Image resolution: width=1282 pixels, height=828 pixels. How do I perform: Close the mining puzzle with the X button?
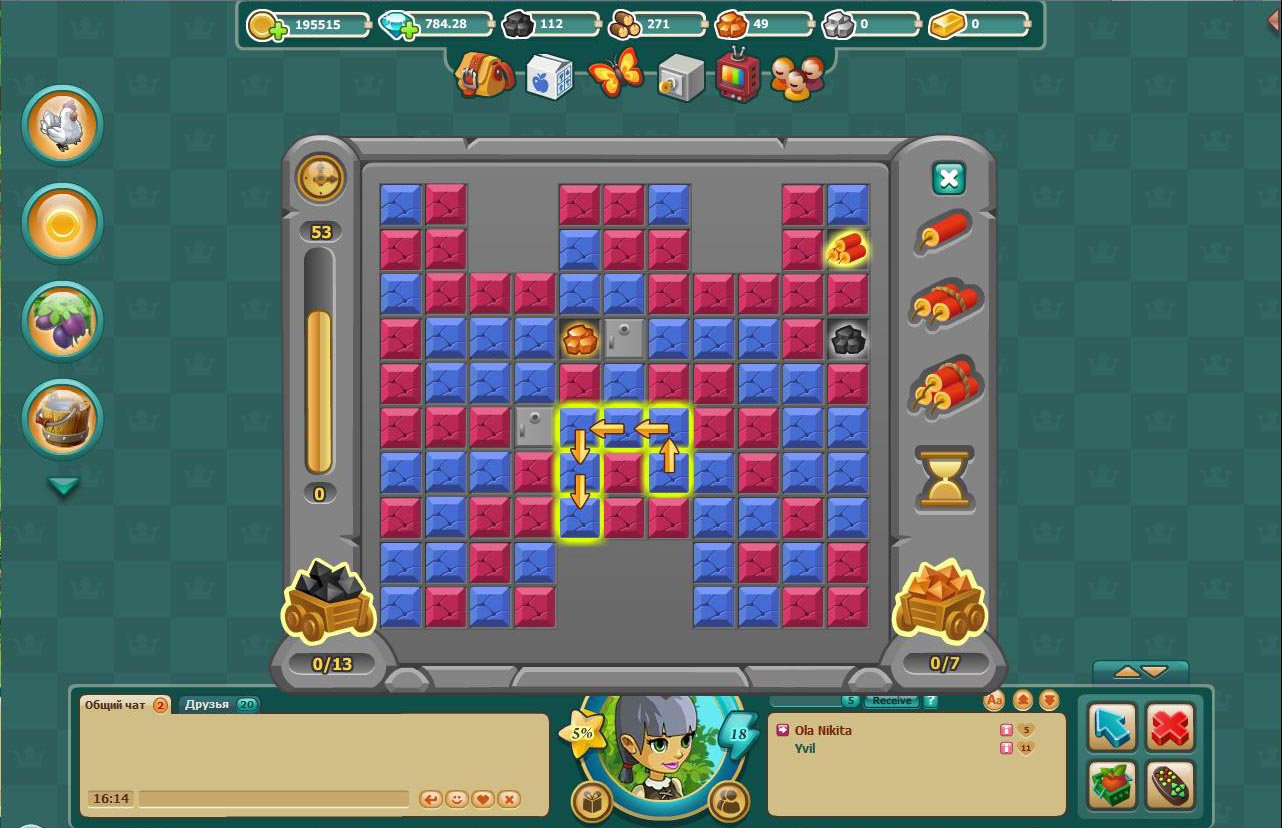pyautogui.click(x=948, y=179)
